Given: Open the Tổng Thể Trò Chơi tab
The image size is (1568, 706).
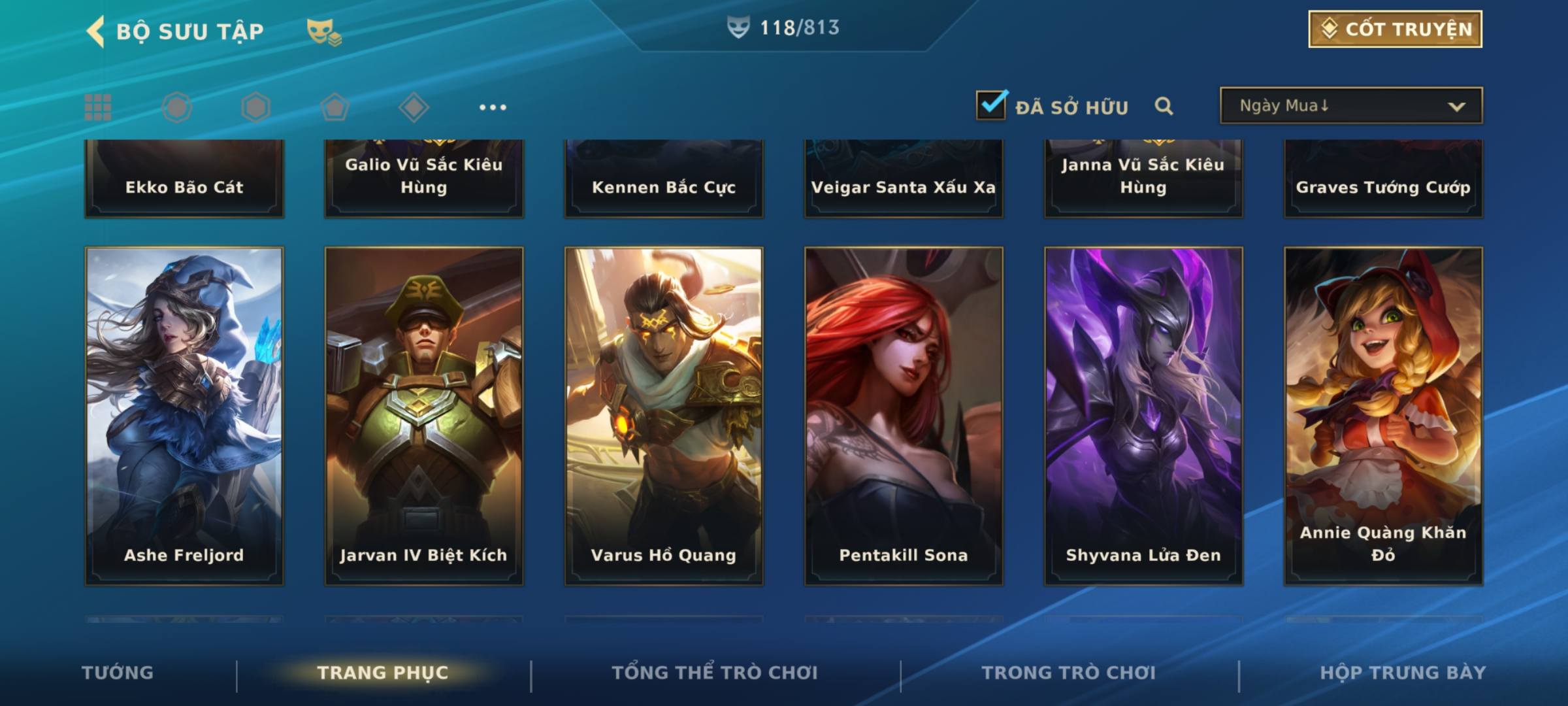Looking at the screenshot, I should tap(715, 673).
